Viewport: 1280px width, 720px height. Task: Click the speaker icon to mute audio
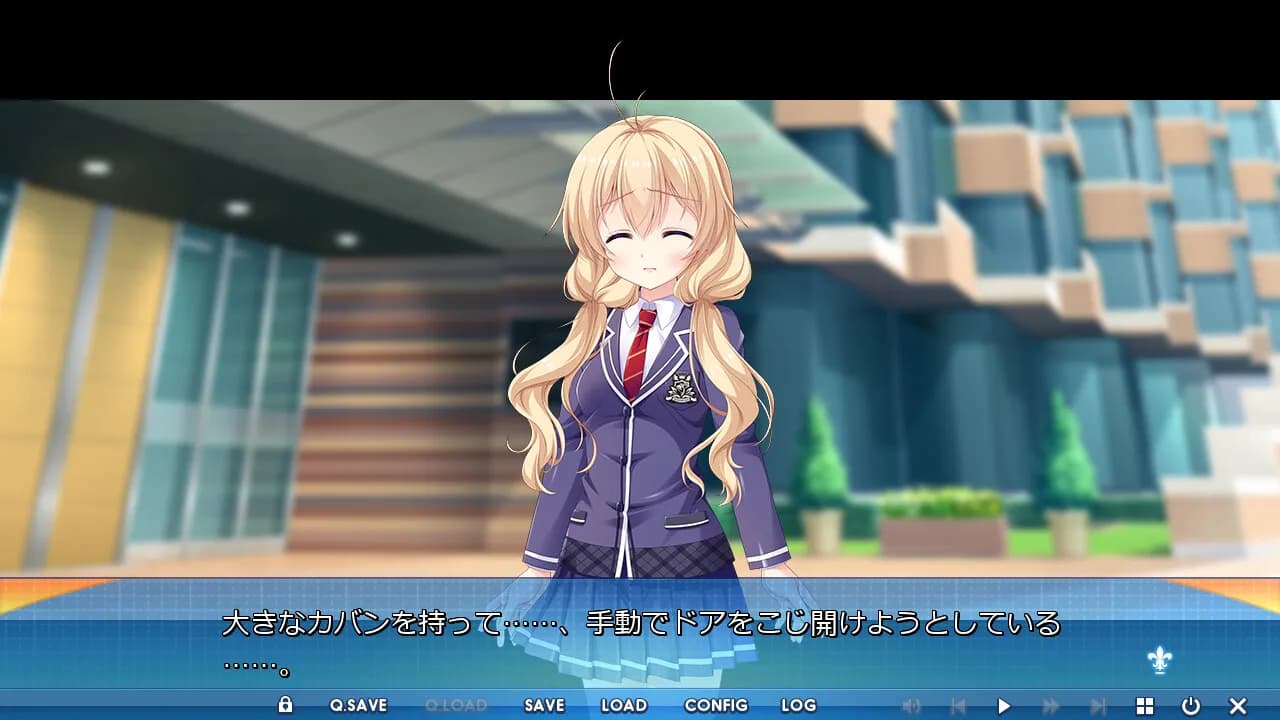913,705
